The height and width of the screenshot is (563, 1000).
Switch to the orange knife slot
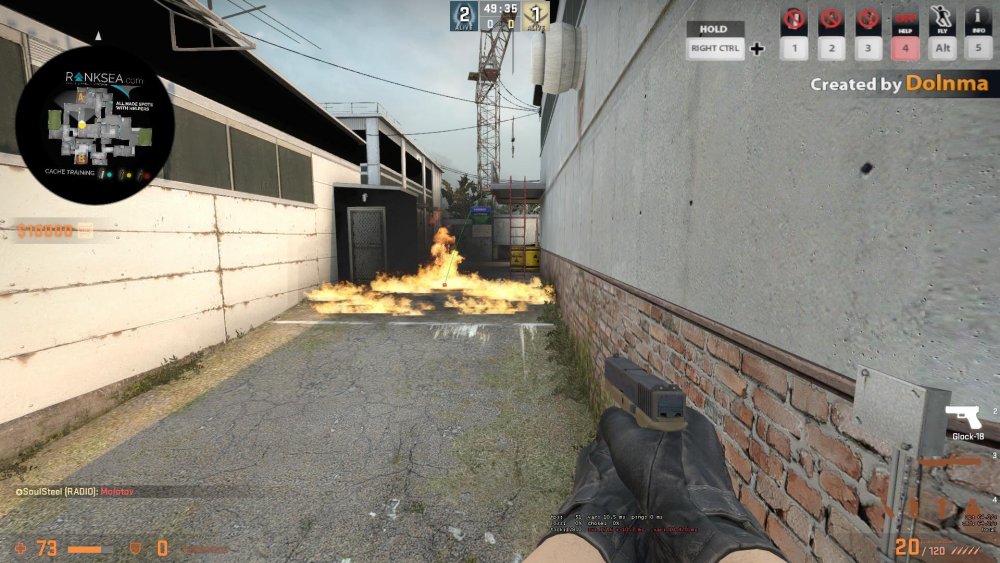tap(950, 462)
